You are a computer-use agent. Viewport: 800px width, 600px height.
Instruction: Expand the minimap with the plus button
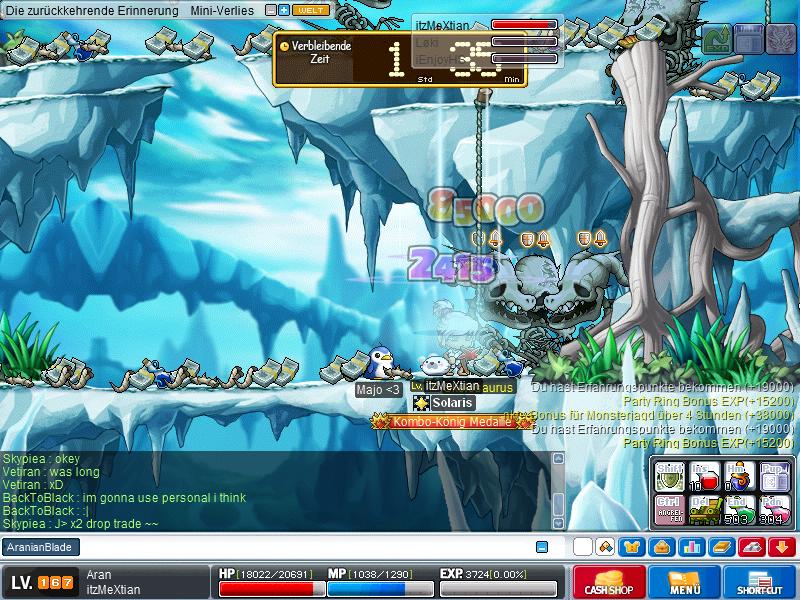click(x=284, y=10)
